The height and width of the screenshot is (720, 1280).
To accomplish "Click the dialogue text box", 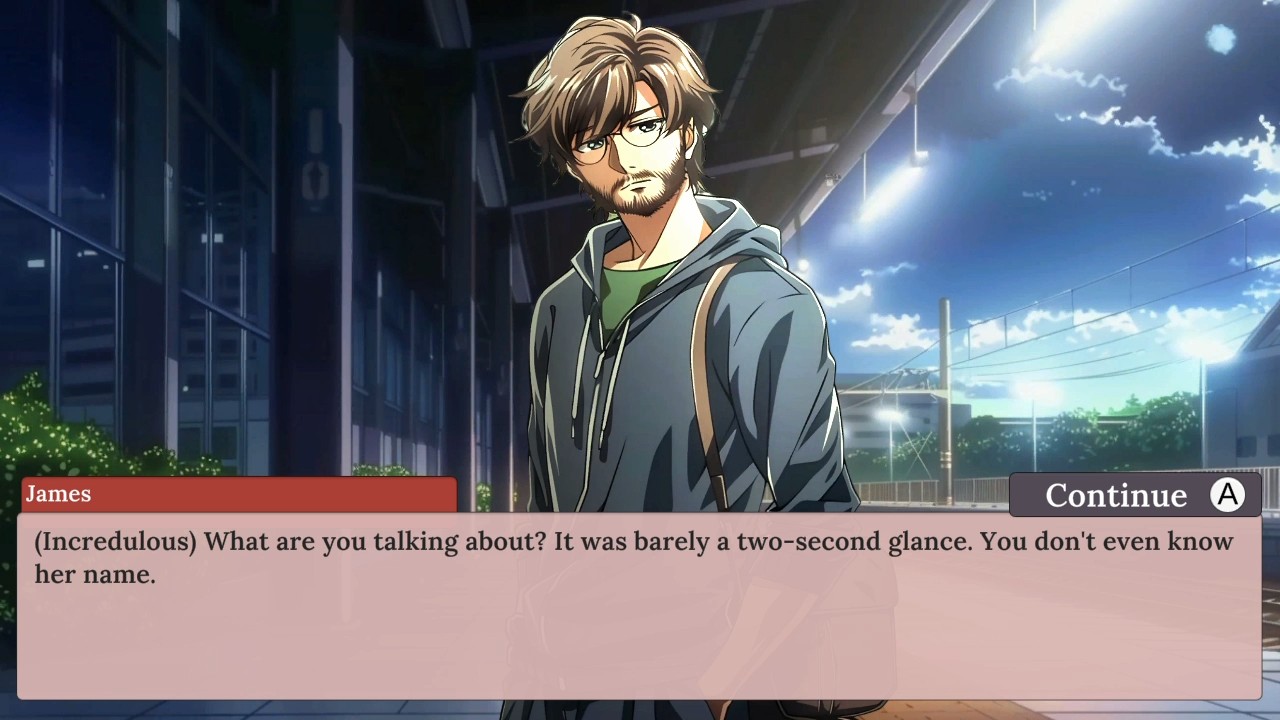I will 640,600.
